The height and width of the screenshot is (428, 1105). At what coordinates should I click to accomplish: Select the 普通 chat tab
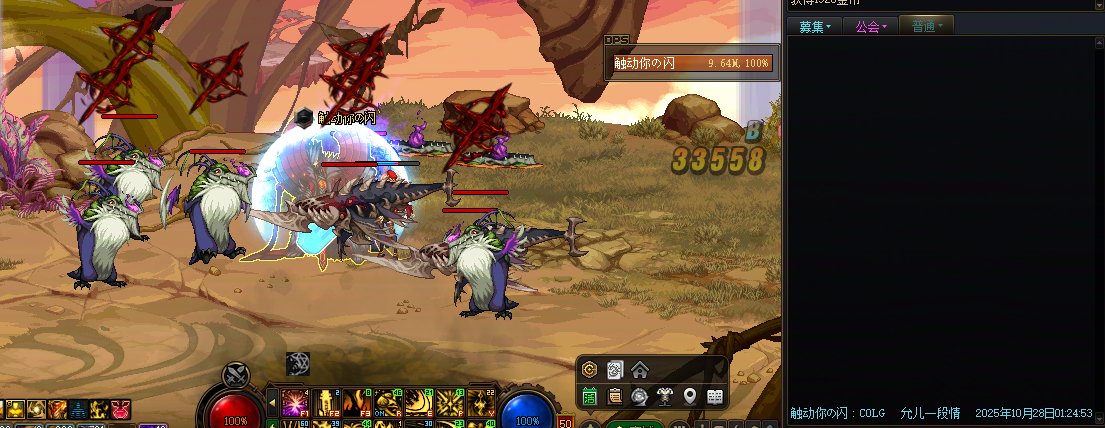tap(927, 27)
